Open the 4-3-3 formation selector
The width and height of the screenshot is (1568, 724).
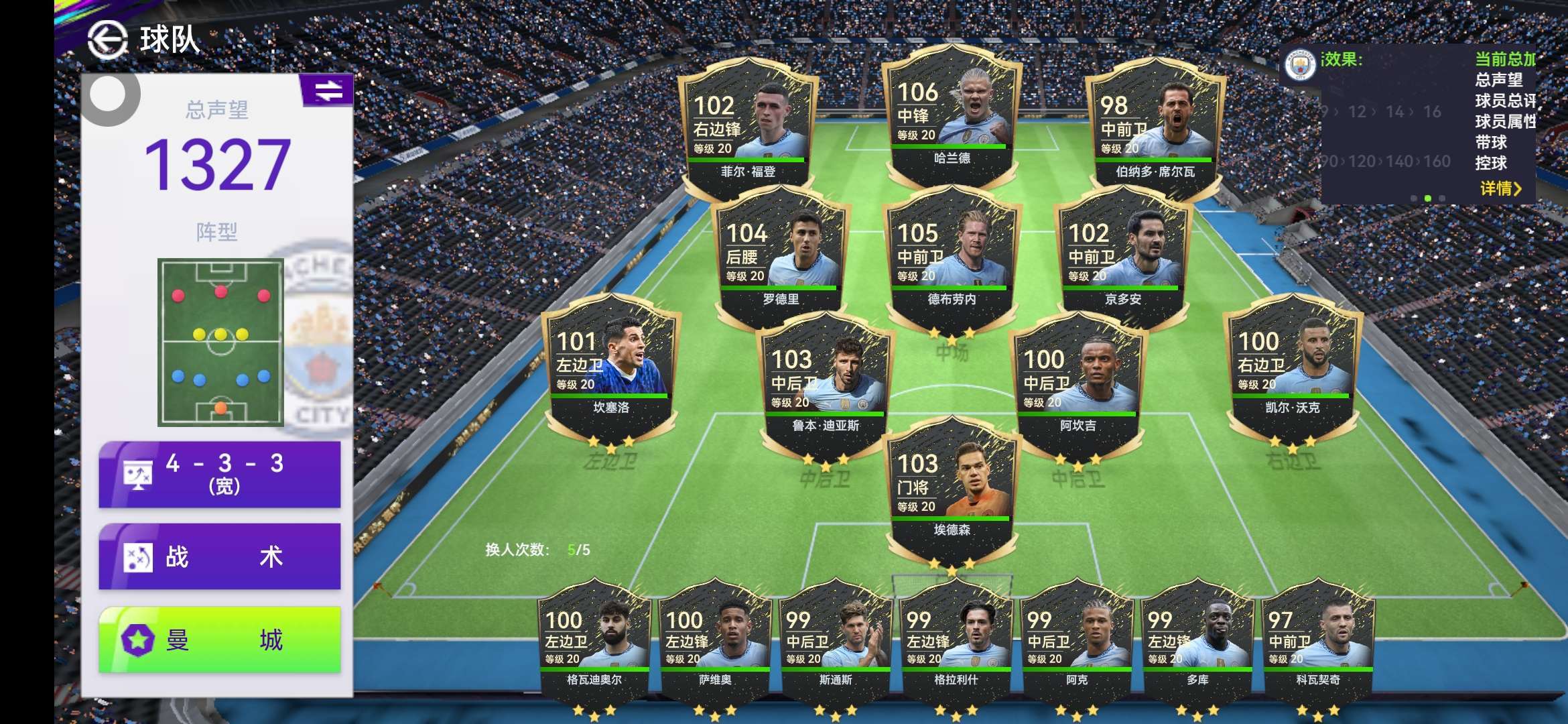[x=220, y=474]
